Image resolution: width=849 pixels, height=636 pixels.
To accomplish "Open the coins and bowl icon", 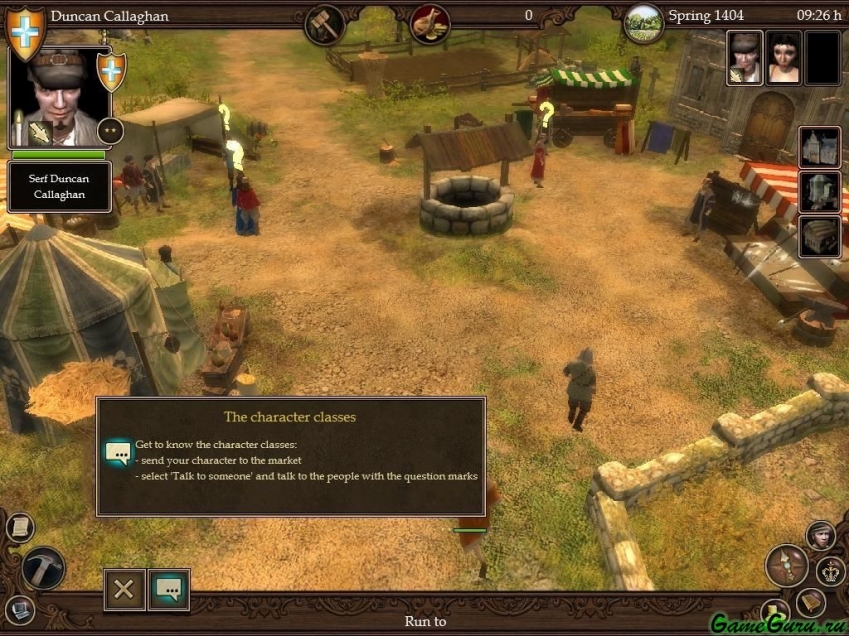I will (x=429, y=22).
